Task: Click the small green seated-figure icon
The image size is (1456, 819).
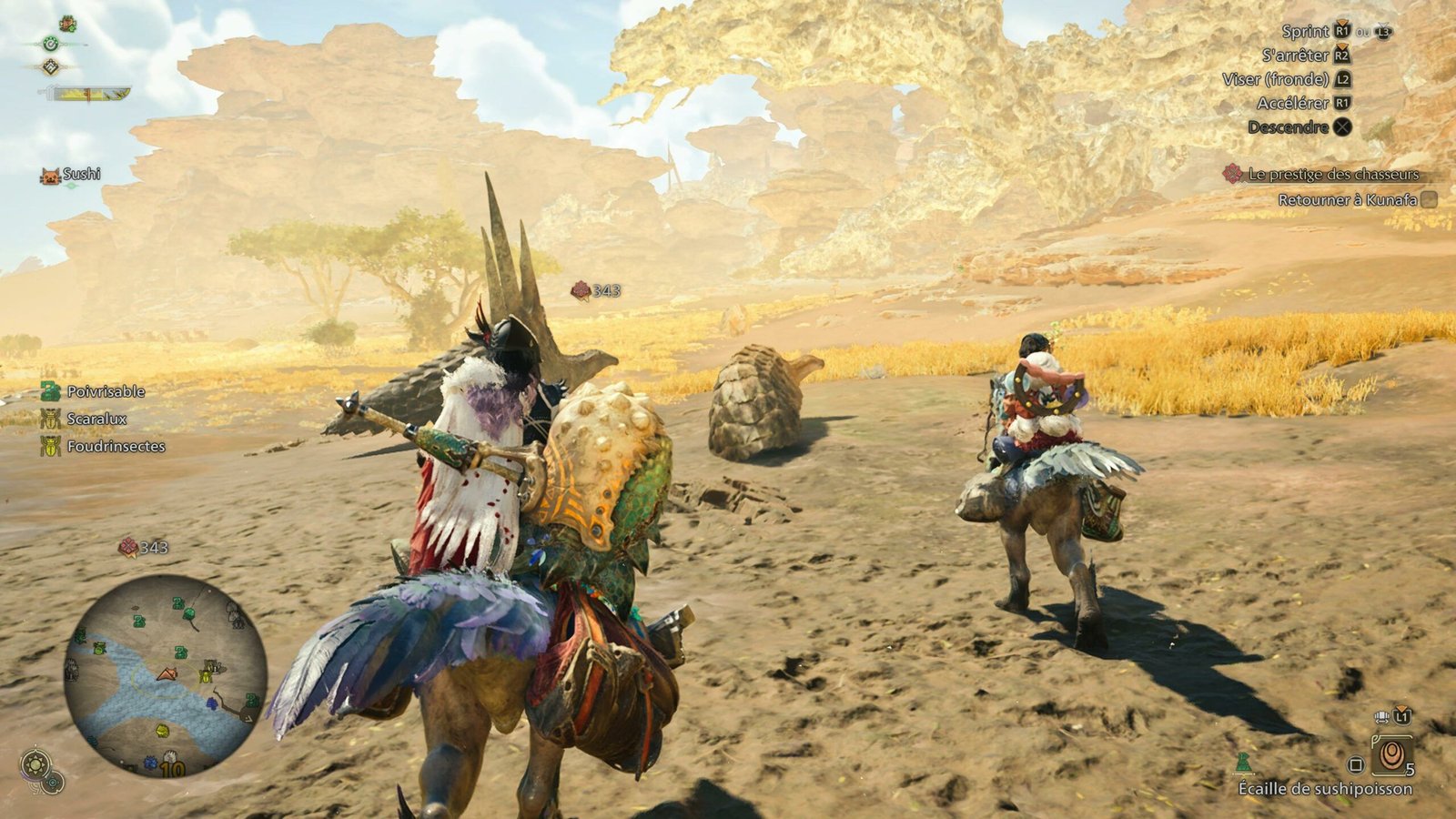Action: [1243, 763]
